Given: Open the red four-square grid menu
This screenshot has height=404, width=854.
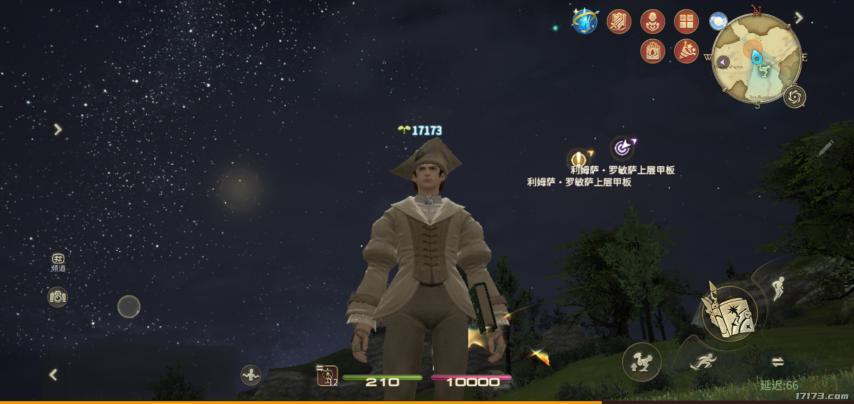Looking at the screenshot, I should (x=686, y=21).
